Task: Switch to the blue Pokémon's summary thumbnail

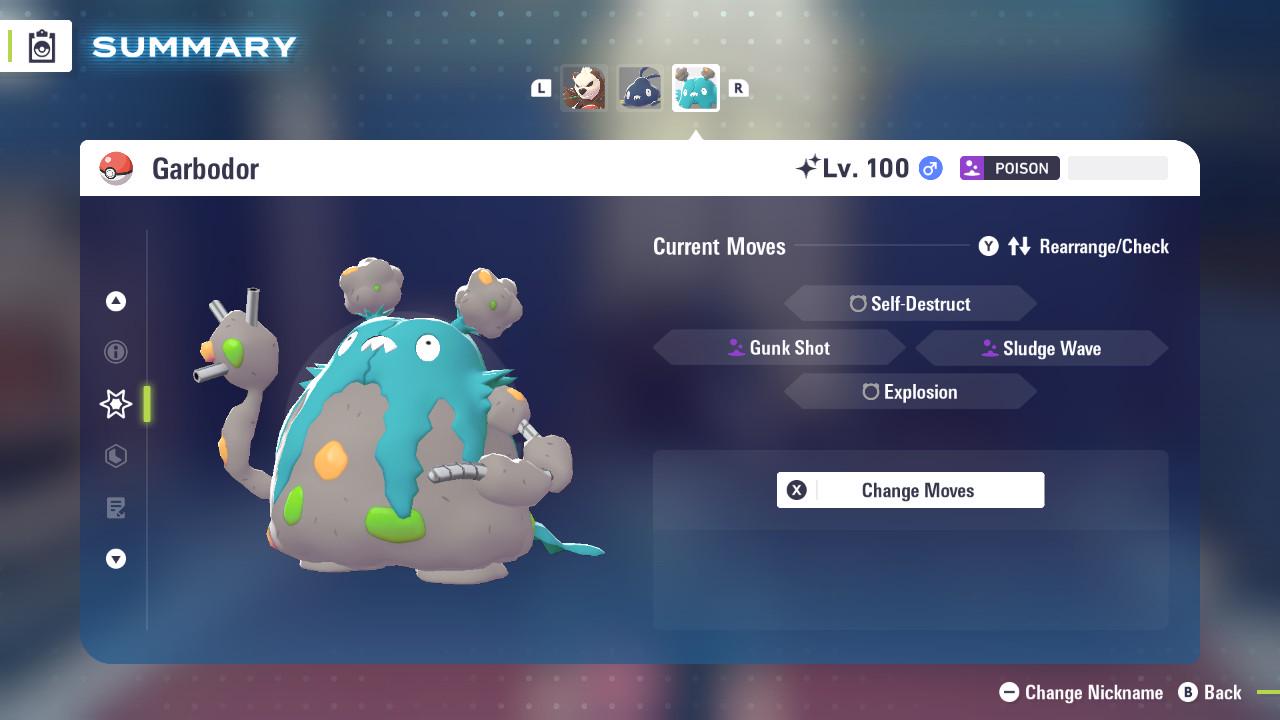Action: [x=640, y=87]
